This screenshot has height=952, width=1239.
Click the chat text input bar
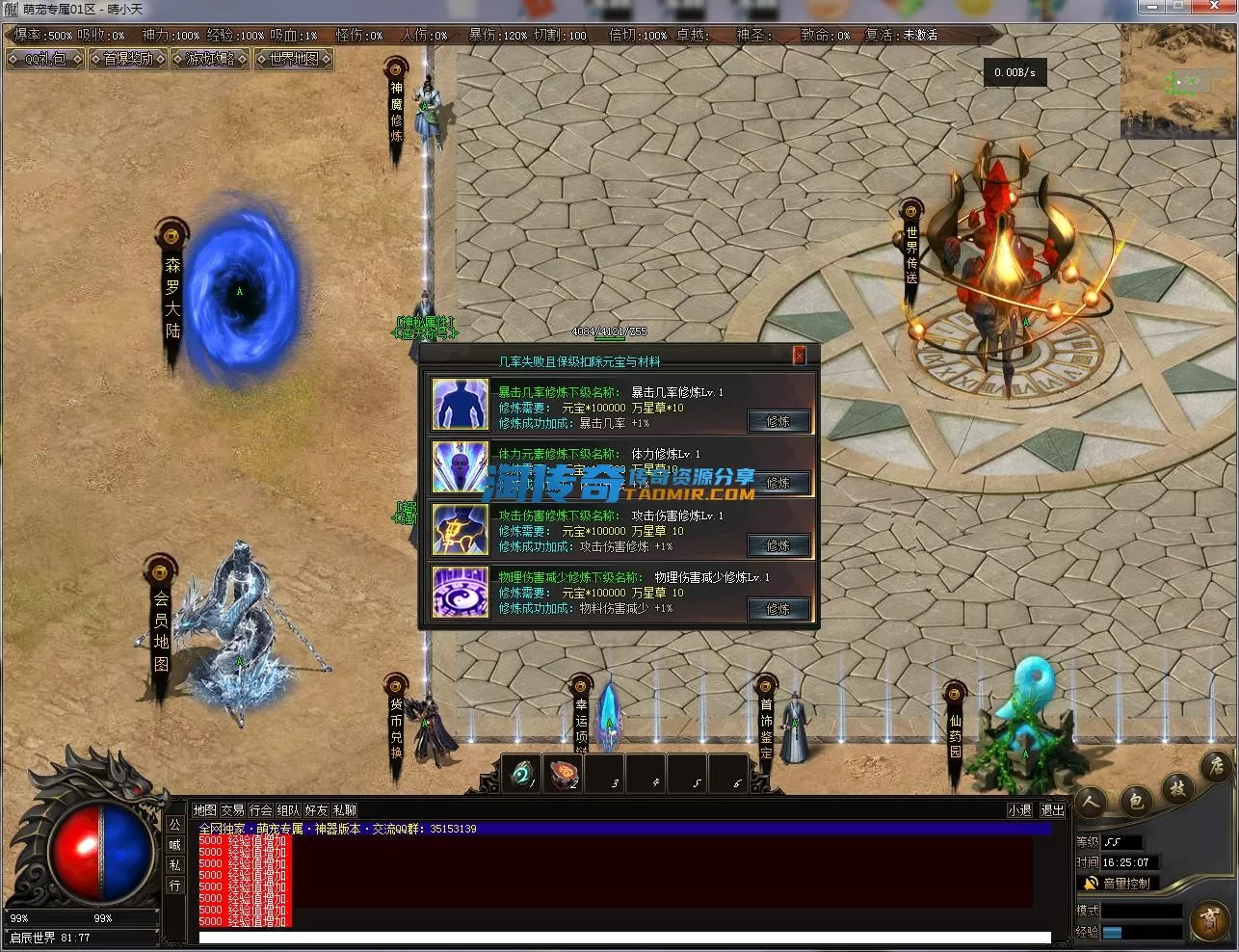pos(624,938)
